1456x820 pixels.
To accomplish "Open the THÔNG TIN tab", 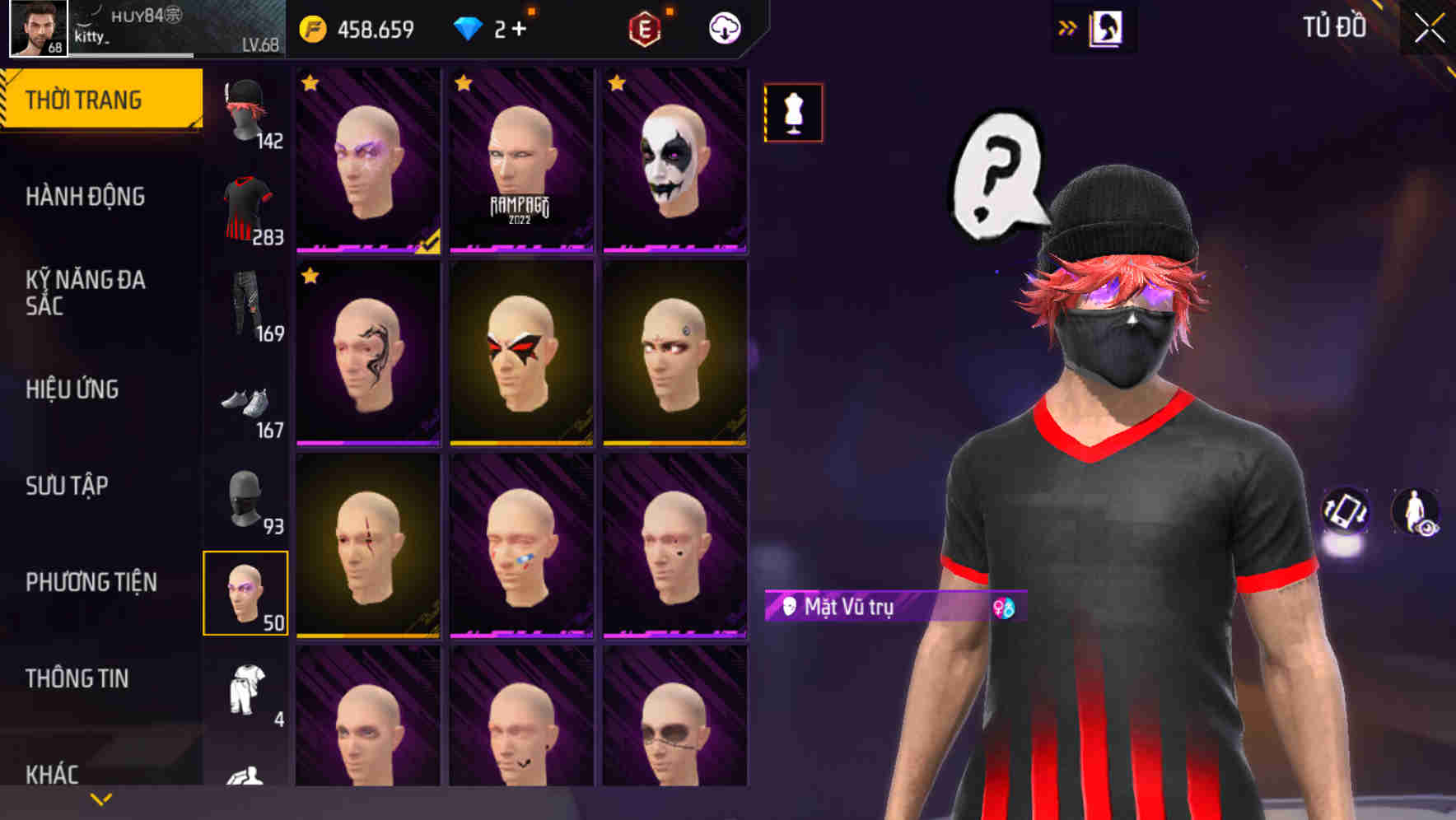I will coord(76,678).
